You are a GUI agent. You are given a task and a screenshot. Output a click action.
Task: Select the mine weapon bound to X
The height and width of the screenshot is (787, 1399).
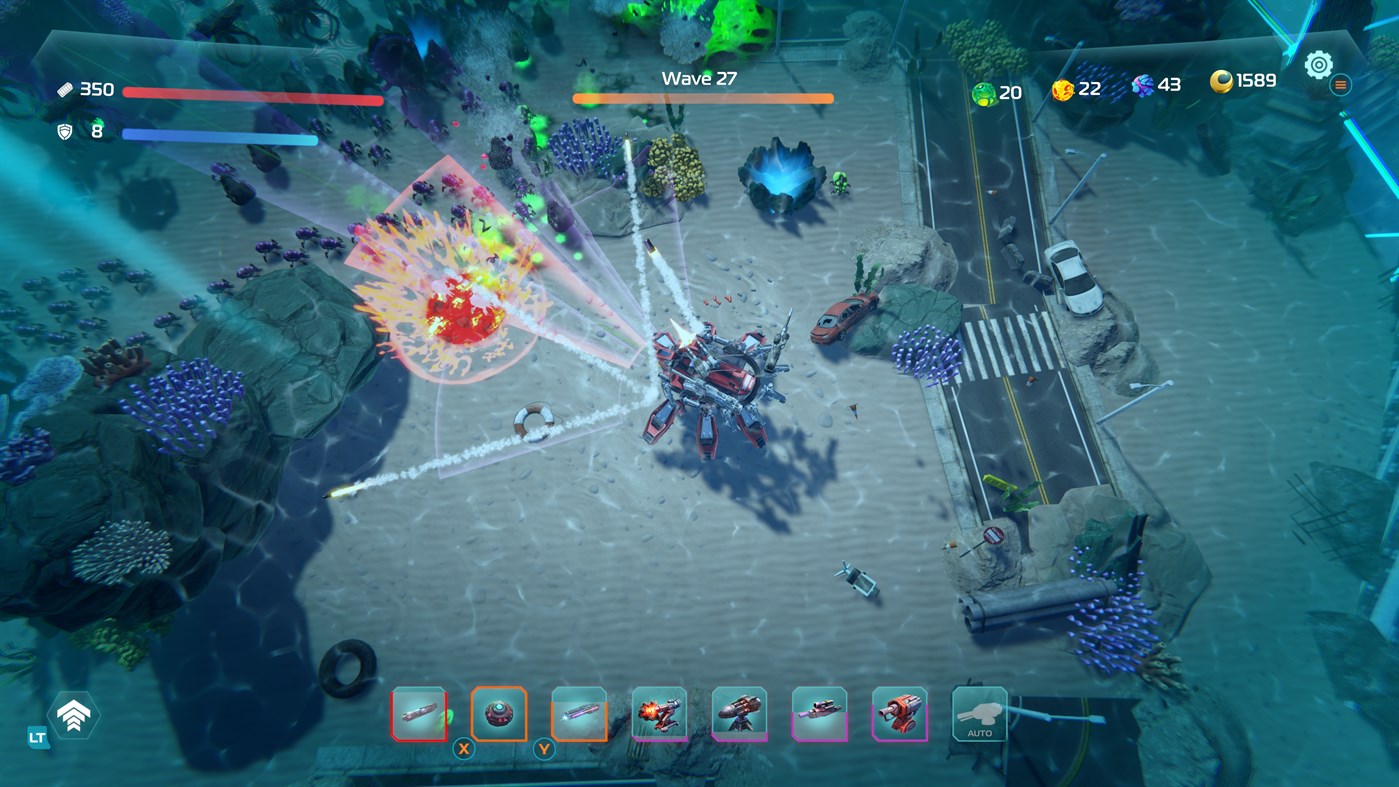point(501,712)
